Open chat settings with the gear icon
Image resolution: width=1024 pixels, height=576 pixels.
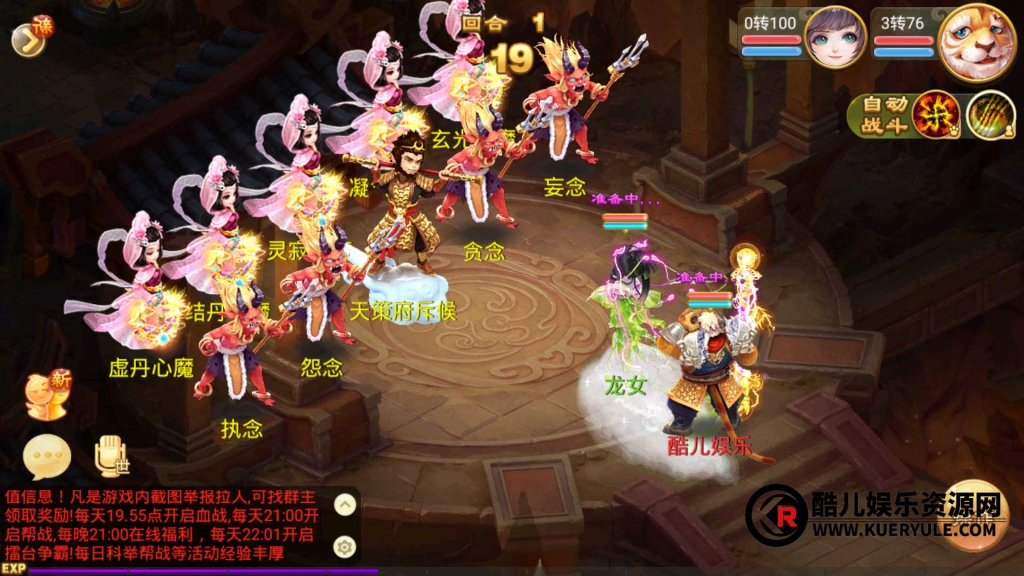(344, 547)
